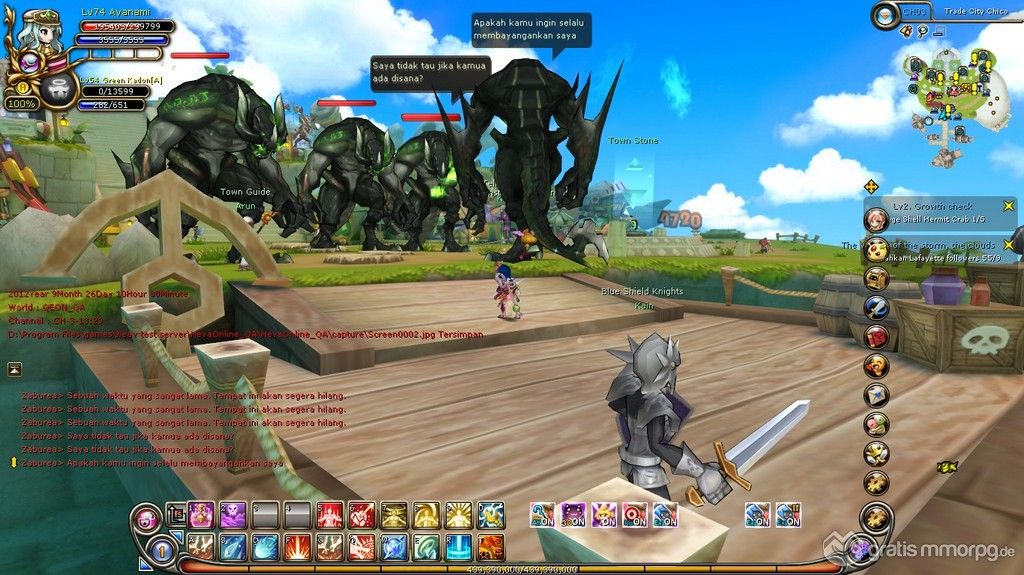Viewport: 1024px width, 575px height.
Task: Open the red book menu icon
Action: [x=877, y=337]
